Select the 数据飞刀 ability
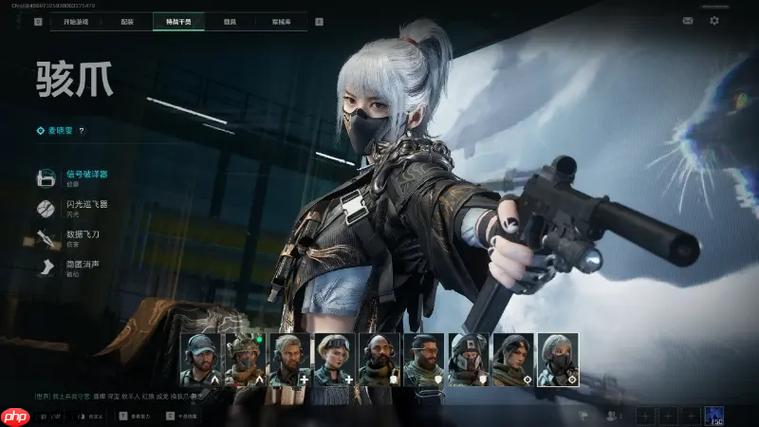 click(x=84, y=237)
